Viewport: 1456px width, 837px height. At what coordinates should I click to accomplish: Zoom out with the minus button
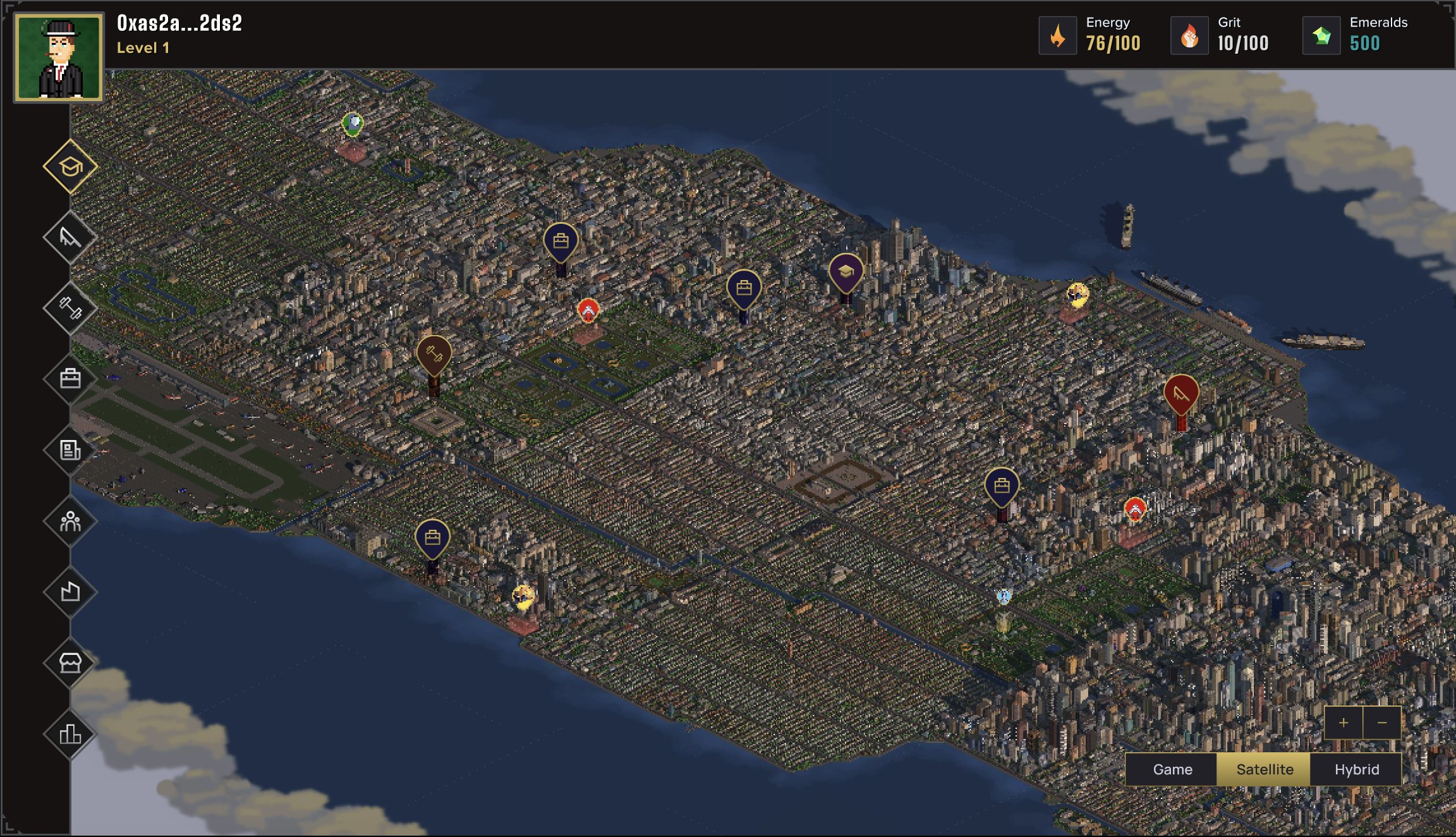click(x=1382, y=723)
